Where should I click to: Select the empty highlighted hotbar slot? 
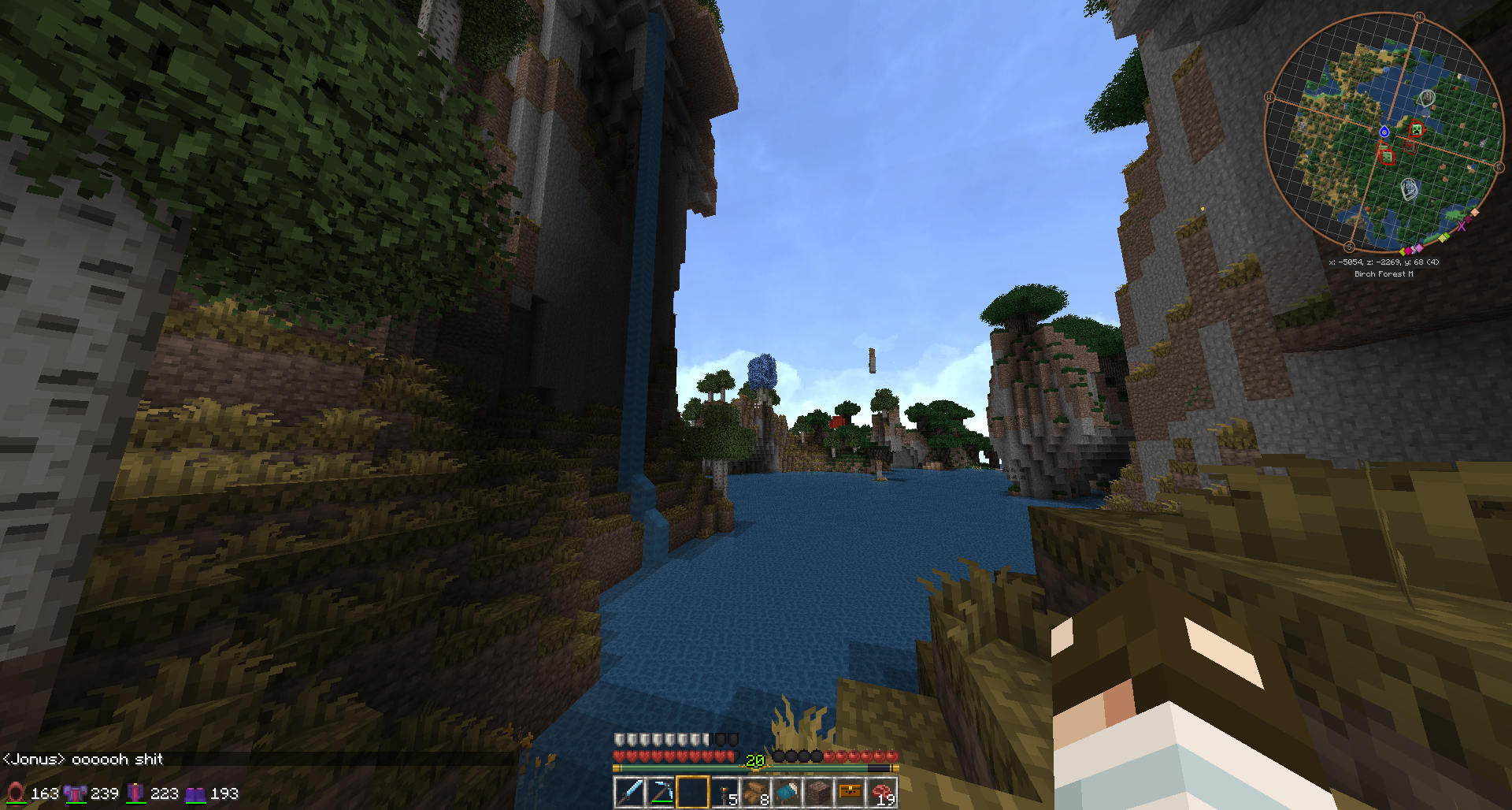pos(692,792)
